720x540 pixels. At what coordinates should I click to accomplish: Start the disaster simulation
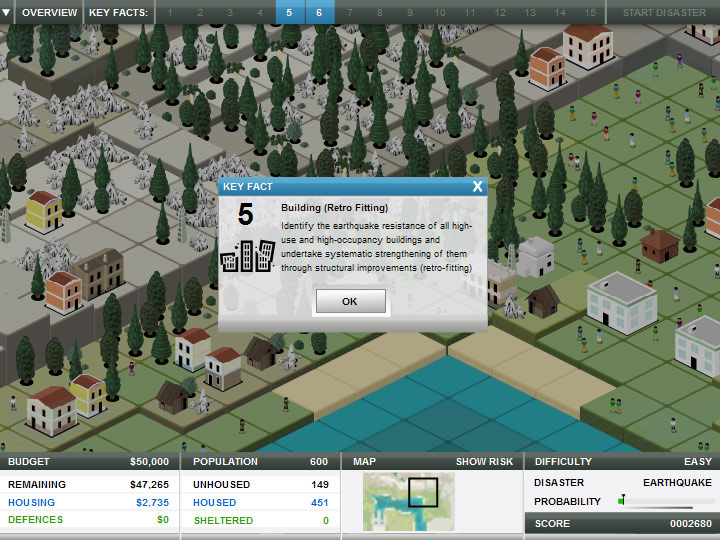pos(664,12)
